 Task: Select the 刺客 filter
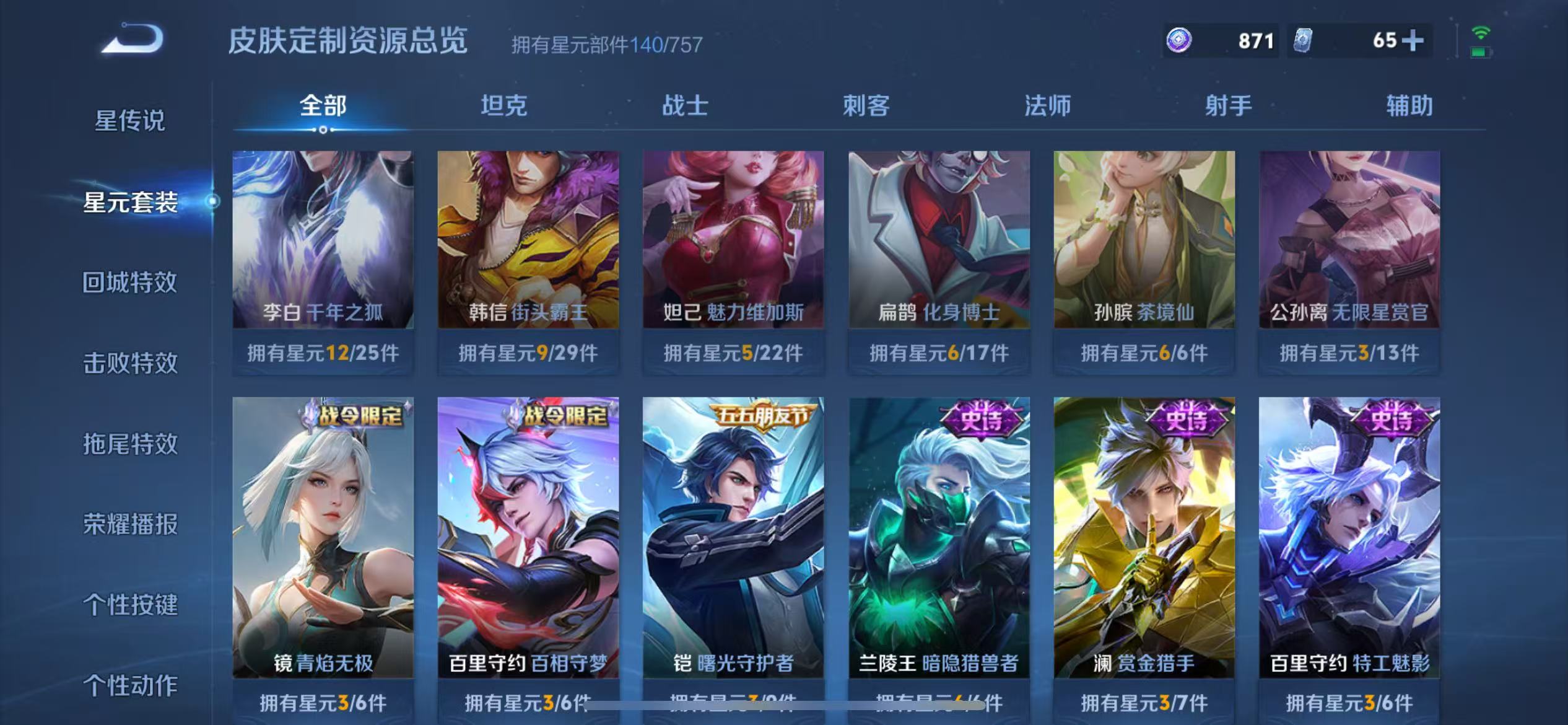(x=867, y=107)
